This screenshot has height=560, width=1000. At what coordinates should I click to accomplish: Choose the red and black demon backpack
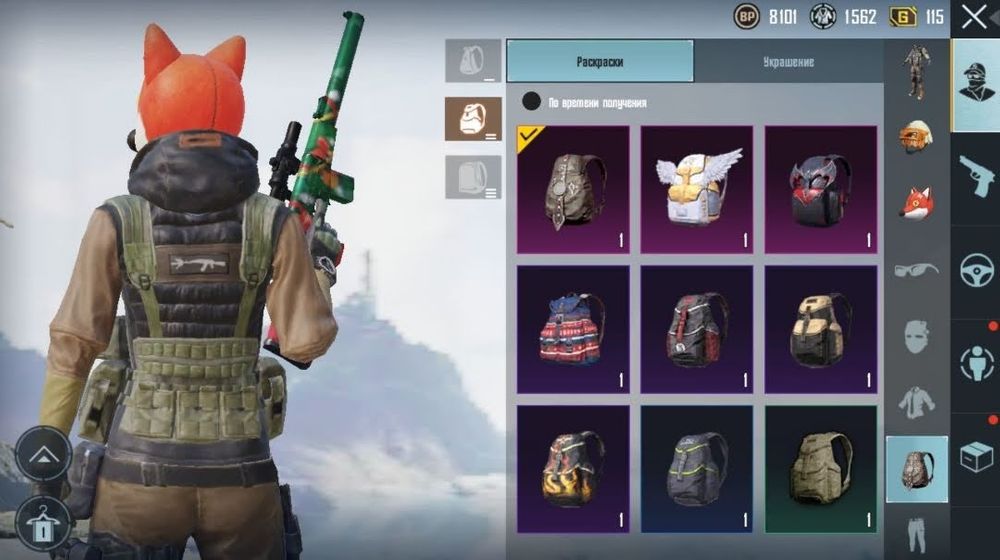click(820, 189)
